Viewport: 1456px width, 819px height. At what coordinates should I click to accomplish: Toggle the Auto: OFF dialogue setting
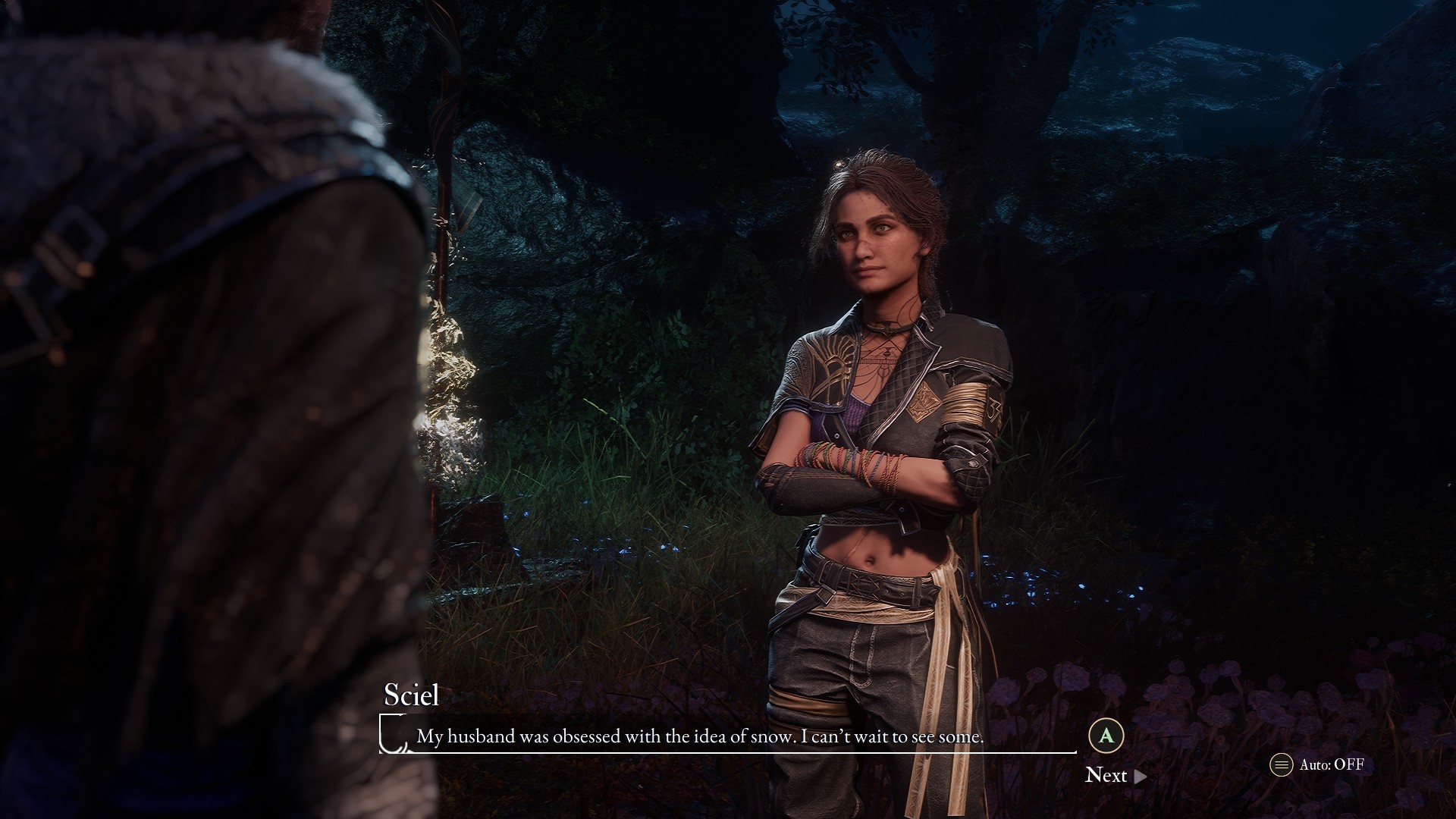pyautogui.click(x=1318, y=764)
